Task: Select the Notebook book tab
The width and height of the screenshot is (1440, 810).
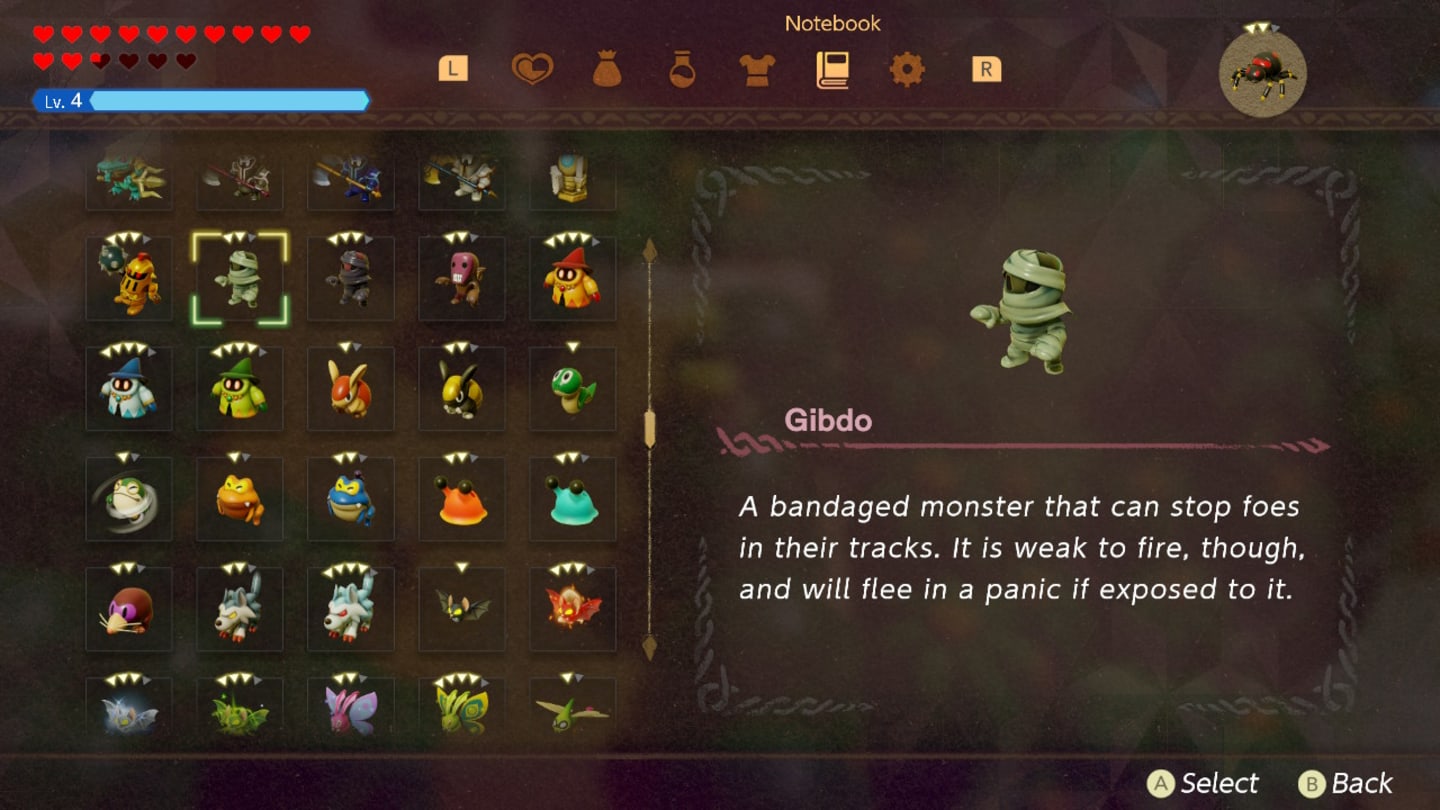Action: pyautogui.click(x=832, y=69)
